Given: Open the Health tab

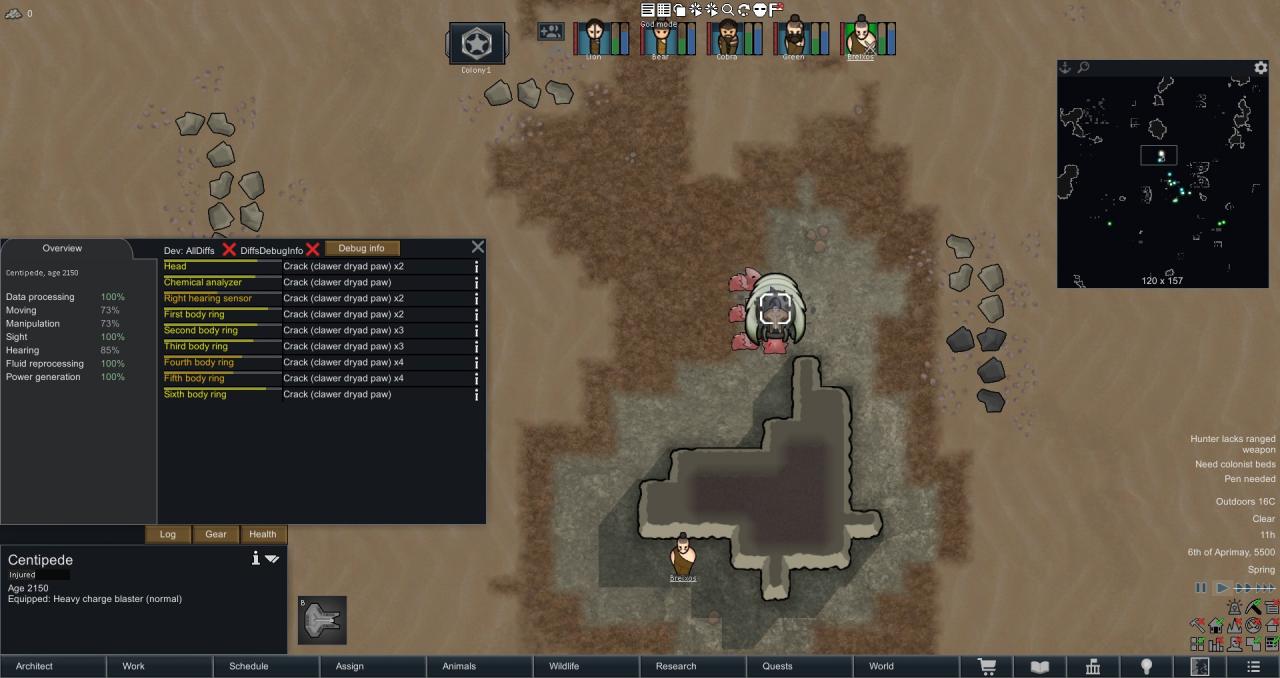Looking at the screenshot, I should 263,534.
